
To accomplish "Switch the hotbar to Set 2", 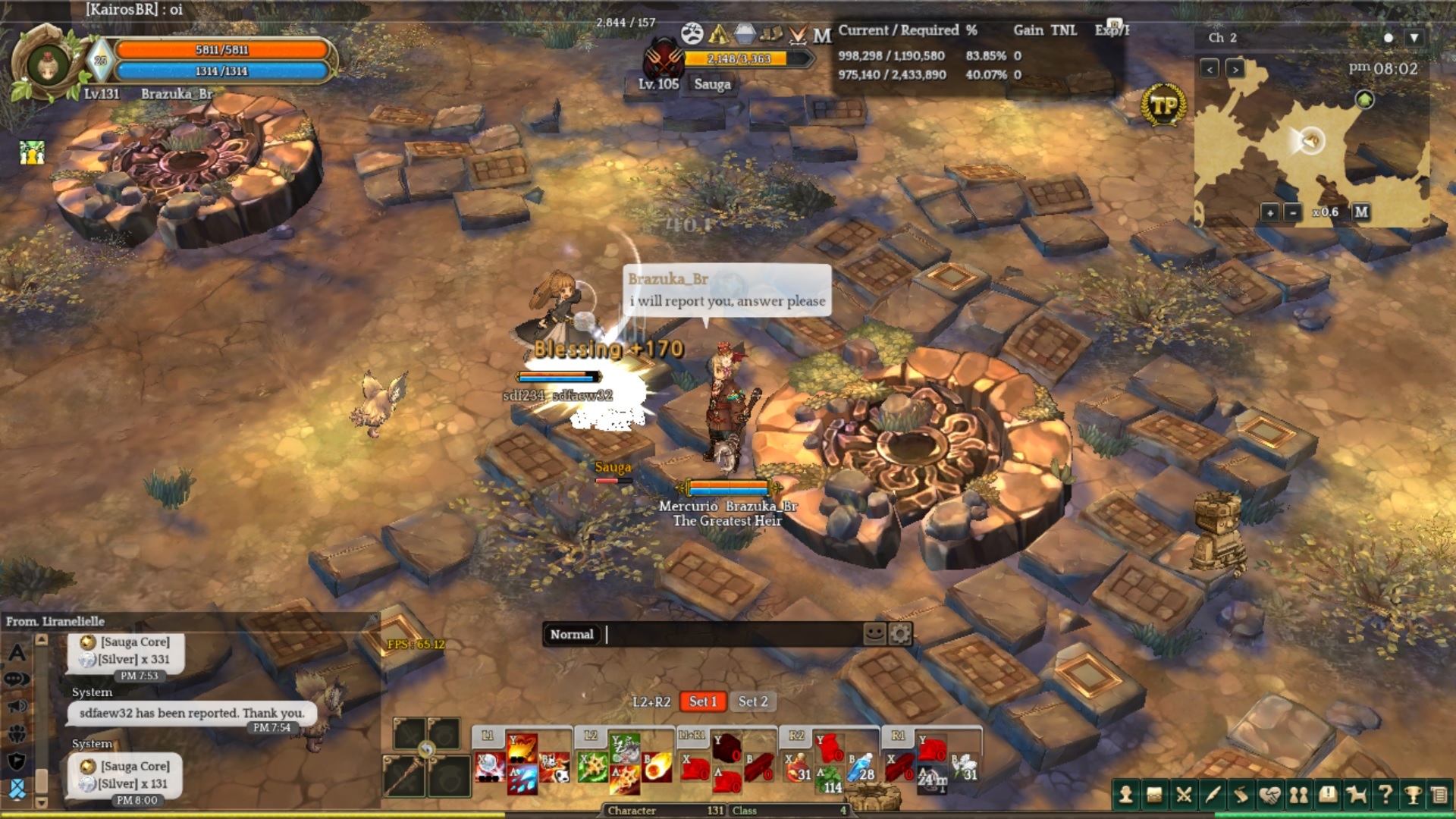I will point(753,701).
